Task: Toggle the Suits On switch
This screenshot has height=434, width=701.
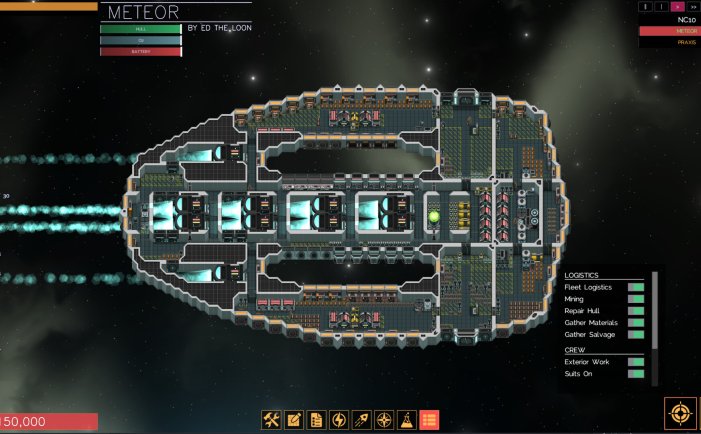Action: [x=635, y=374]
